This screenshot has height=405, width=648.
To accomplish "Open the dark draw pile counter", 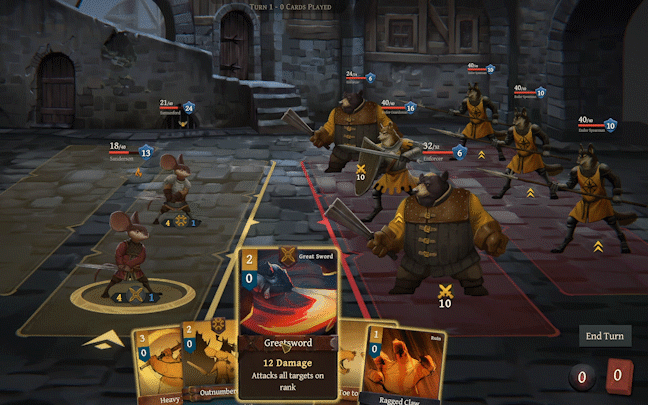I will (x=583, y=377).
